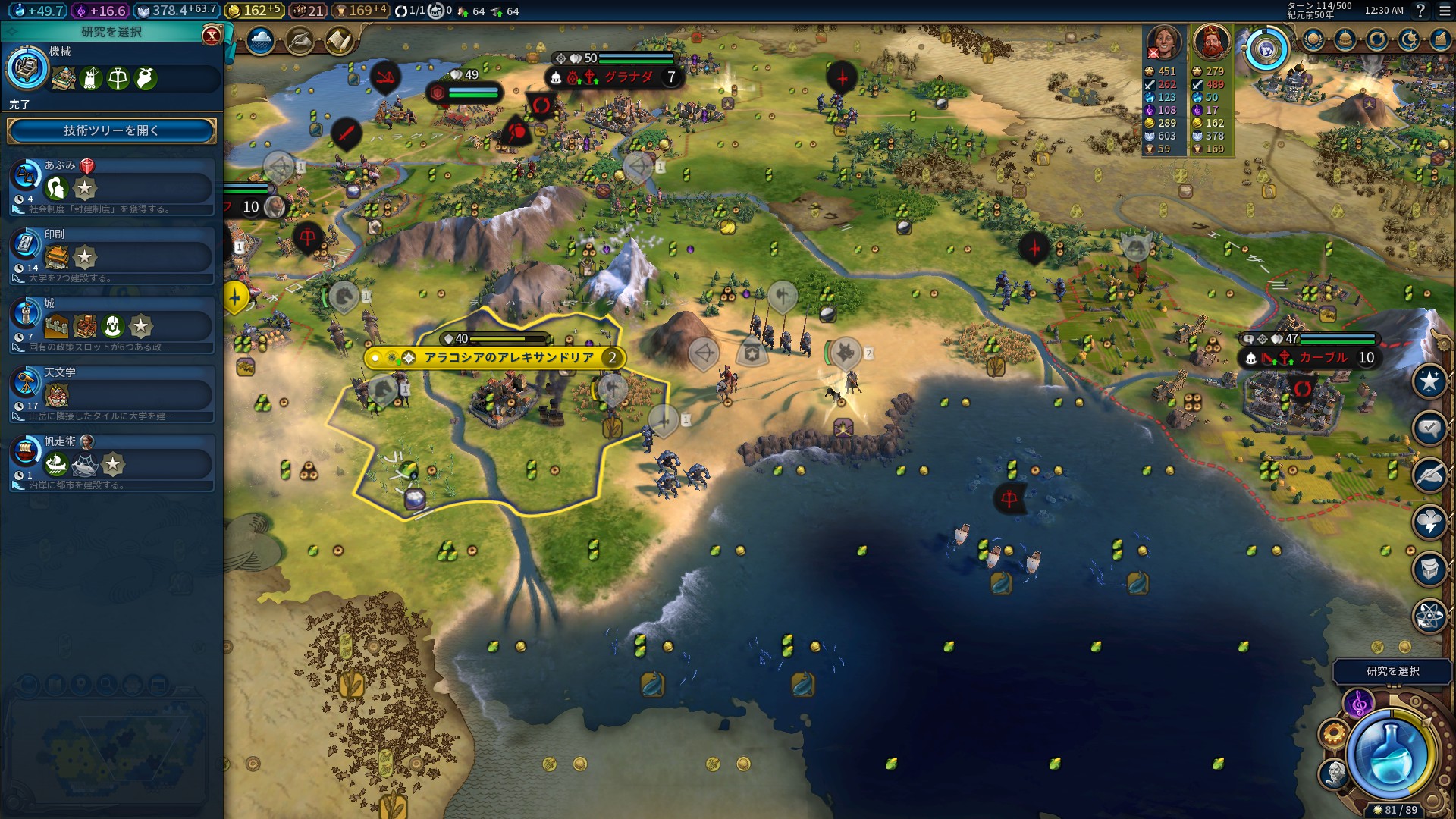
Task: Open the red-bearded leader portrait
Action: pyautogui.click(x=1211, y=42)
